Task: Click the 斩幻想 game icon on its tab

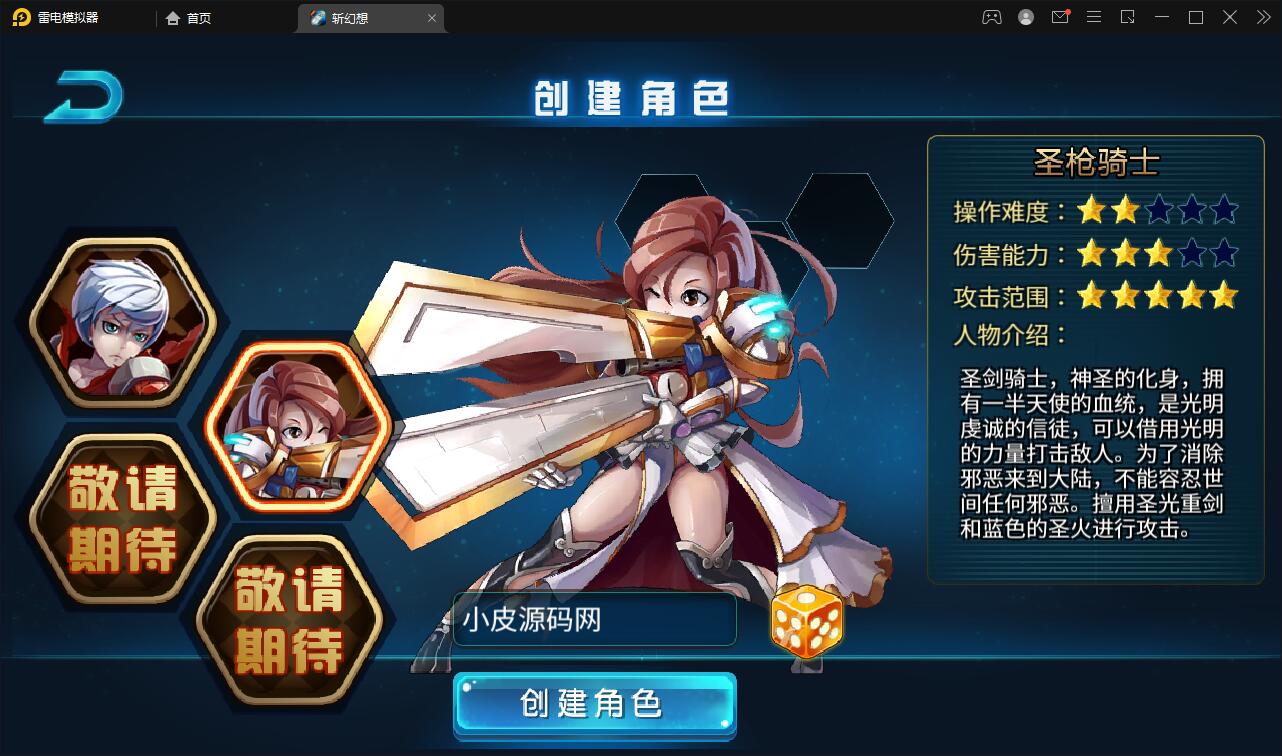Action: tap(316, 18)
